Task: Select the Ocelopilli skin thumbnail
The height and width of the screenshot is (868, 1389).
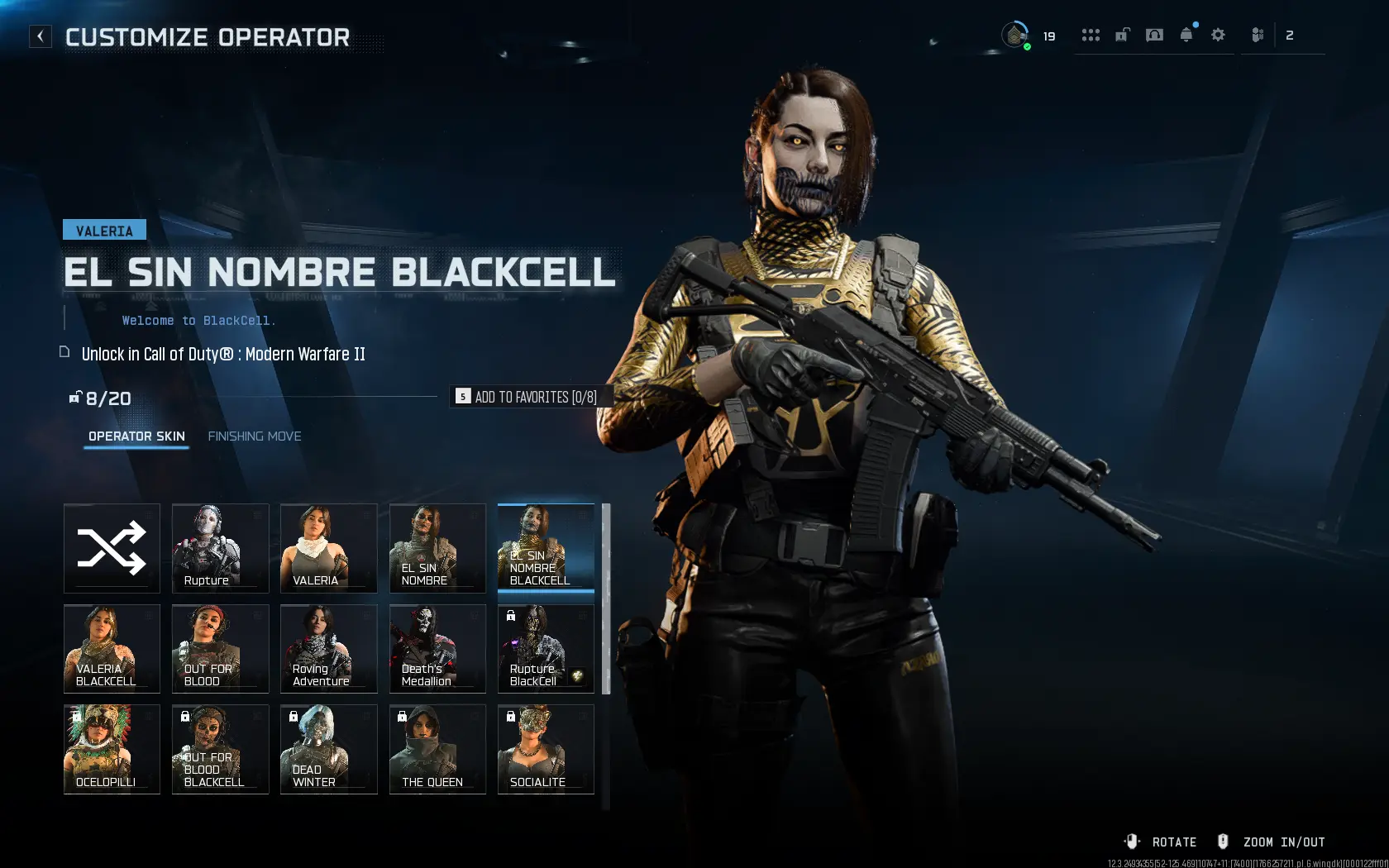Action: tap(112, 749)
